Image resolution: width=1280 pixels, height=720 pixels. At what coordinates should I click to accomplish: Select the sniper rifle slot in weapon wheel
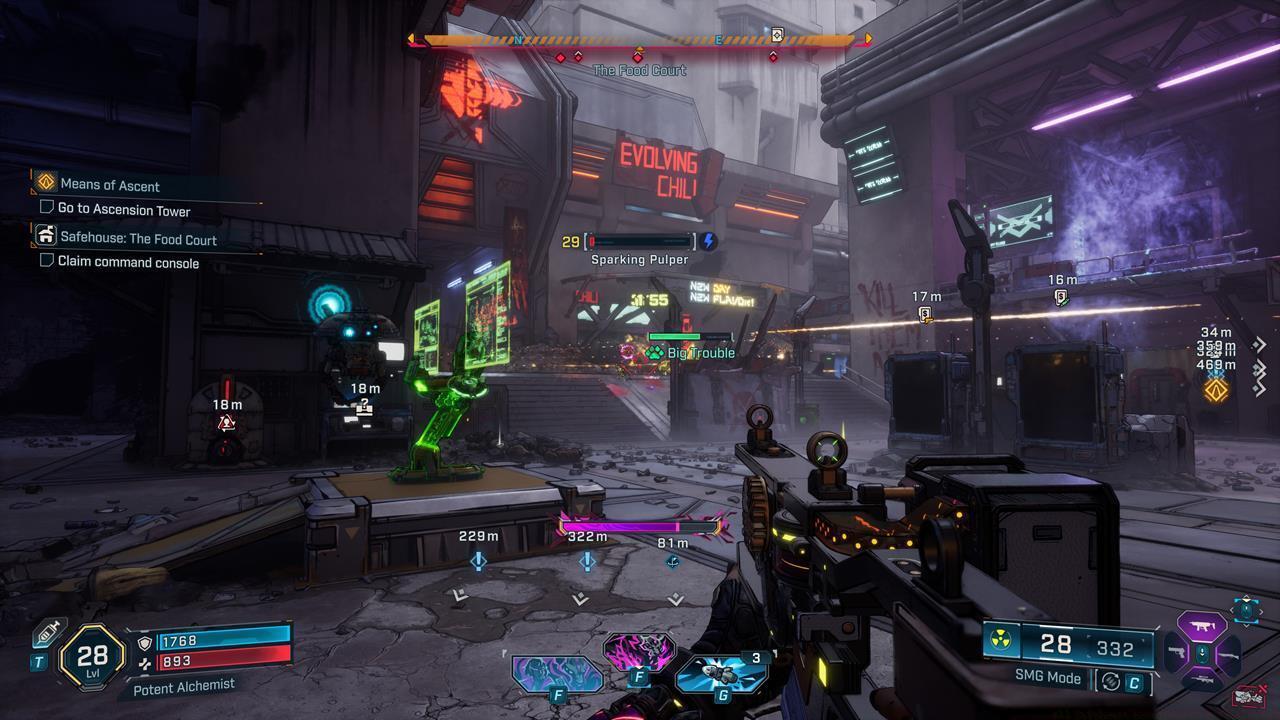1202,678
